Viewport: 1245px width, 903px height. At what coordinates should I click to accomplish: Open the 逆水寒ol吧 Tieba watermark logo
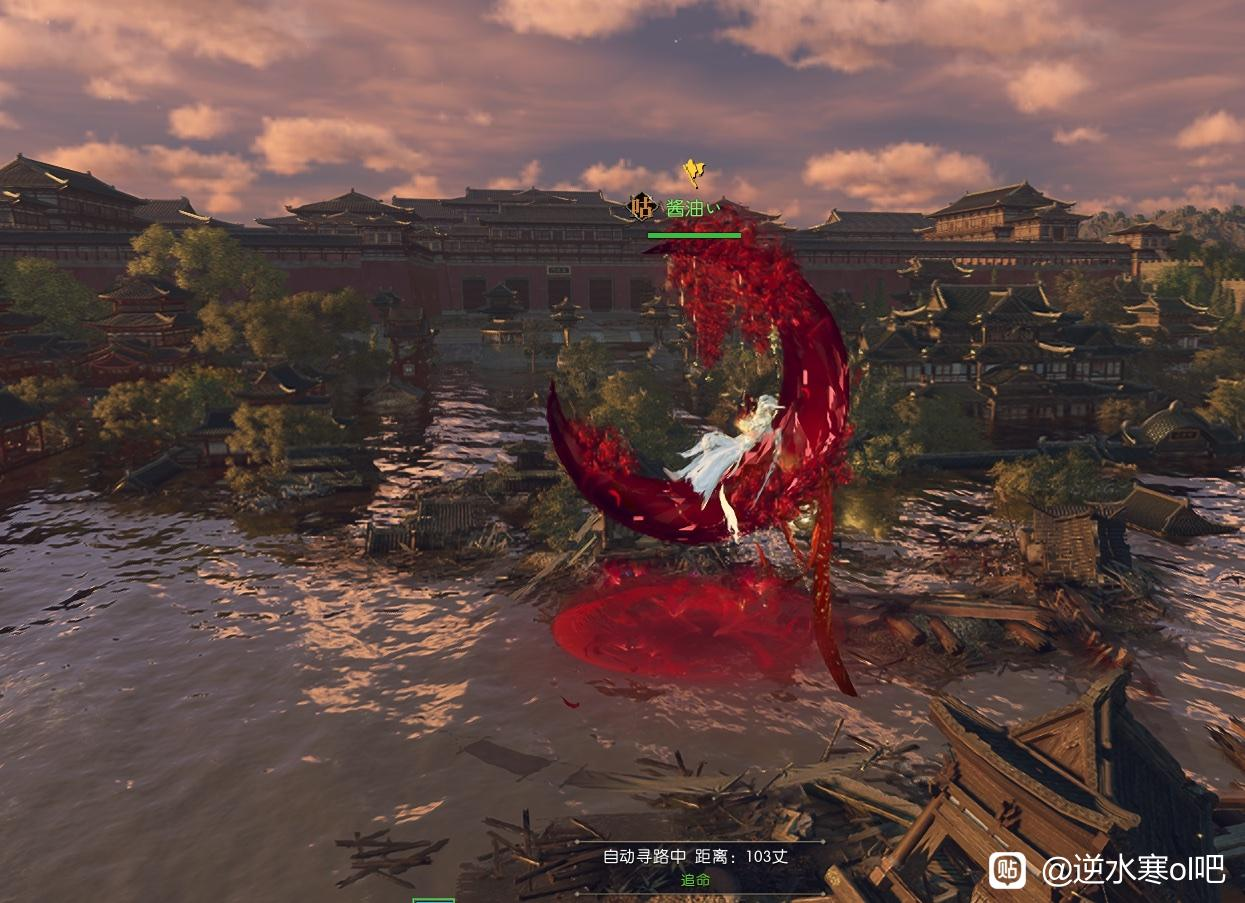coord(1006,870)
